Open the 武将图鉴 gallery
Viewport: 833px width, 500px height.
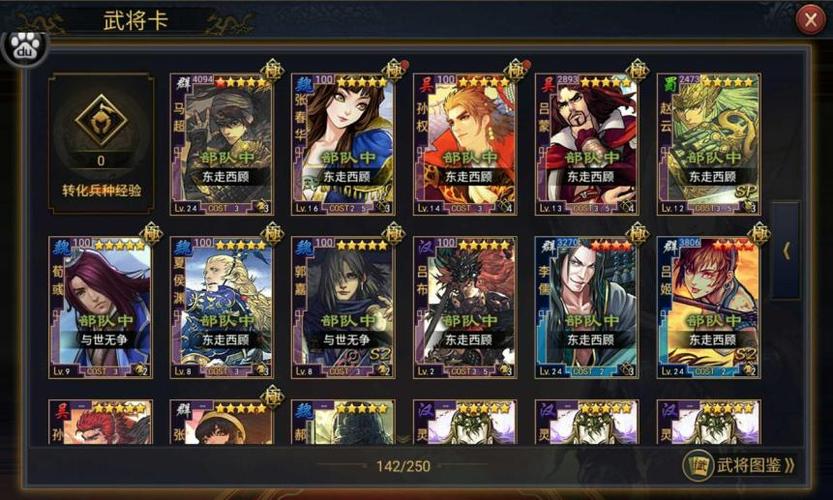pos(741,465)
